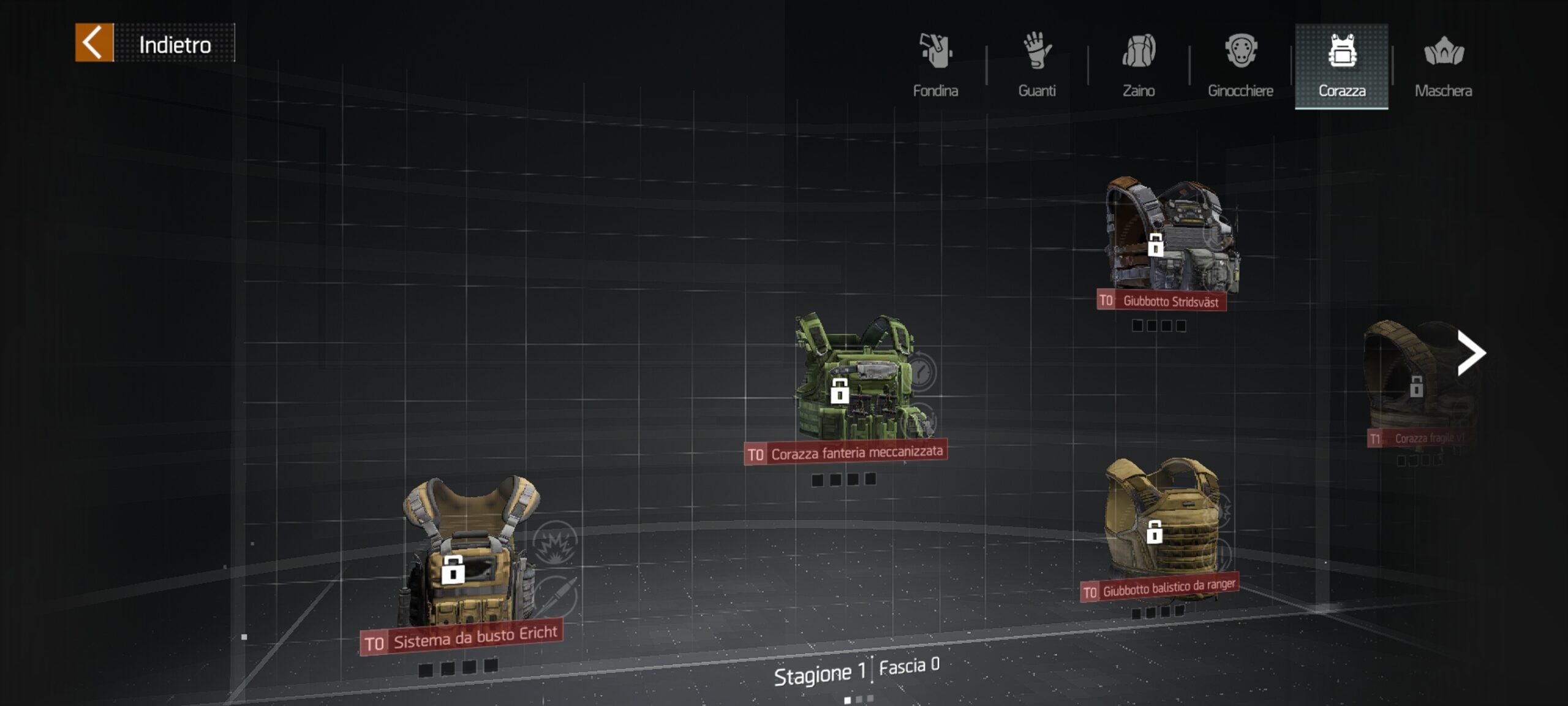The height and width of the screenshot is (706, 1568).
Task: Switch to the Fondina tab
Action: [x=935, y=66]
